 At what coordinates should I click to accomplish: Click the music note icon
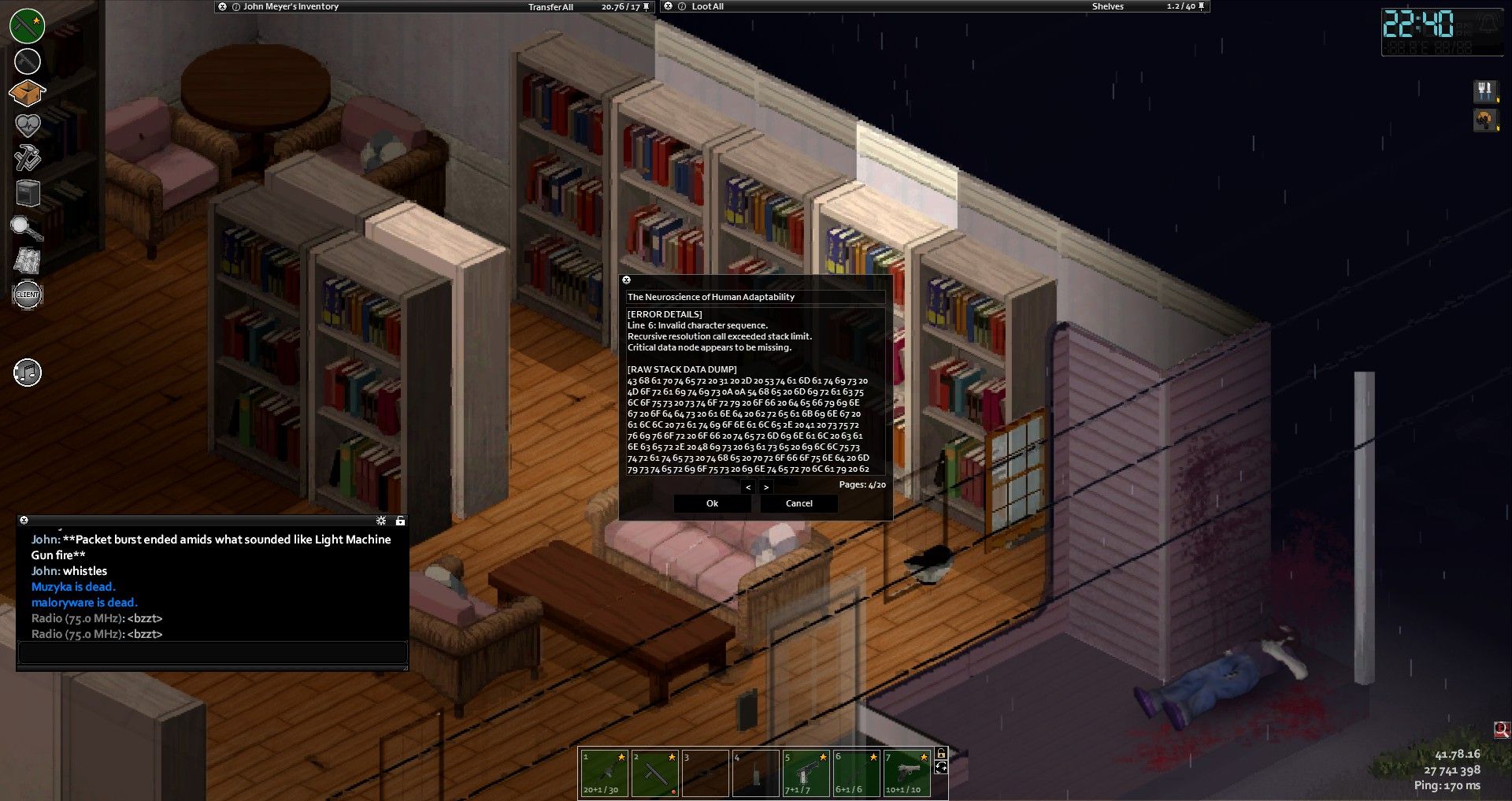click(x=28, y=373)
